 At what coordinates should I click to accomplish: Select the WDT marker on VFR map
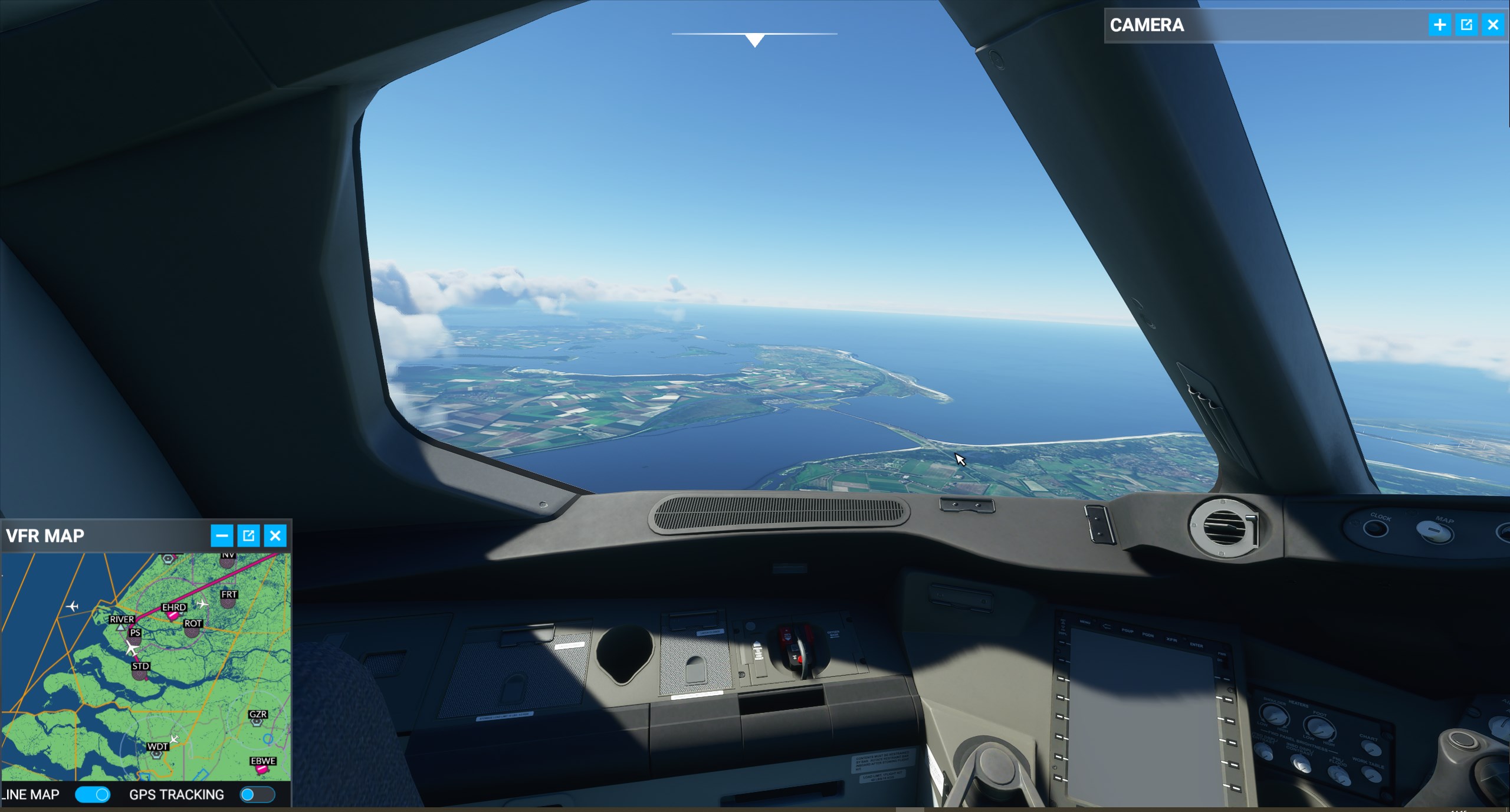pyautogui.click(x=156, y=754)
